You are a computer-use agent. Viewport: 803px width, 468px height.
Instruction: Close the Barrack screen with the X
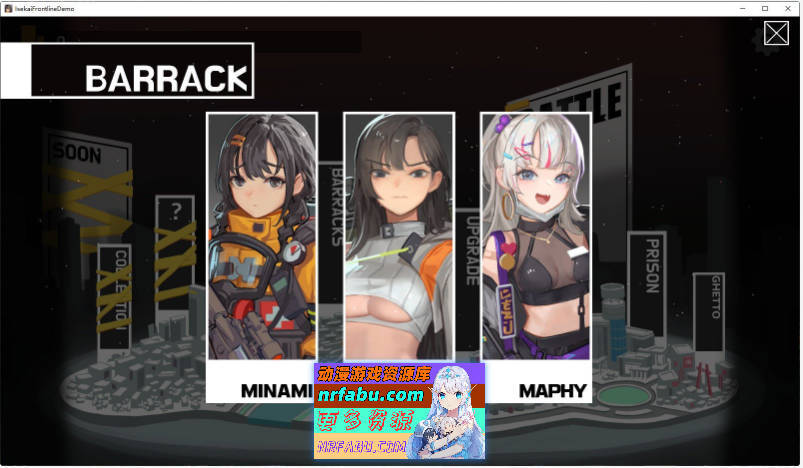coord(776,33)
